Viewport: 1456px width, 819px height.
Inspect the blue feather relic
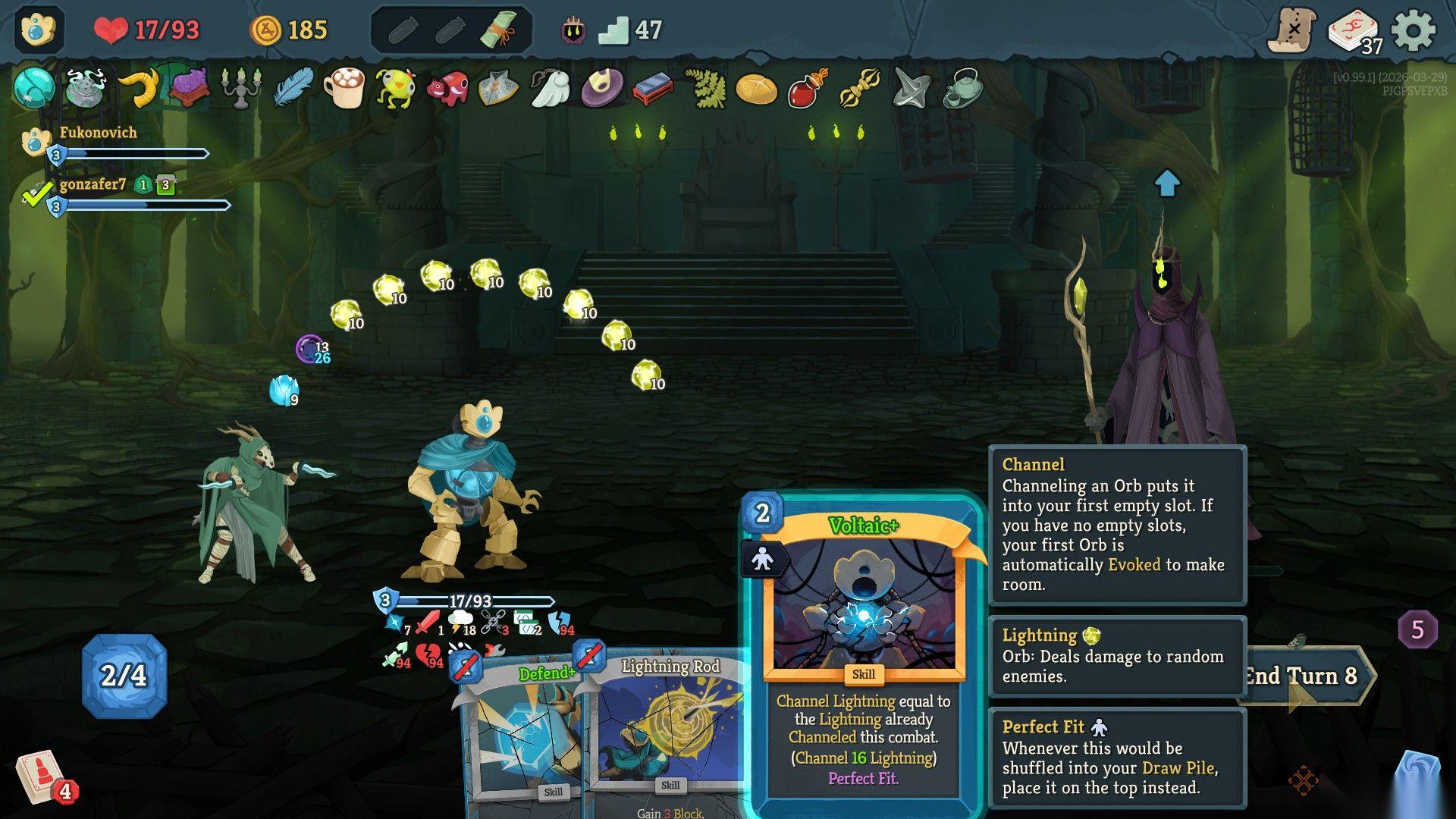coord(293,88)
